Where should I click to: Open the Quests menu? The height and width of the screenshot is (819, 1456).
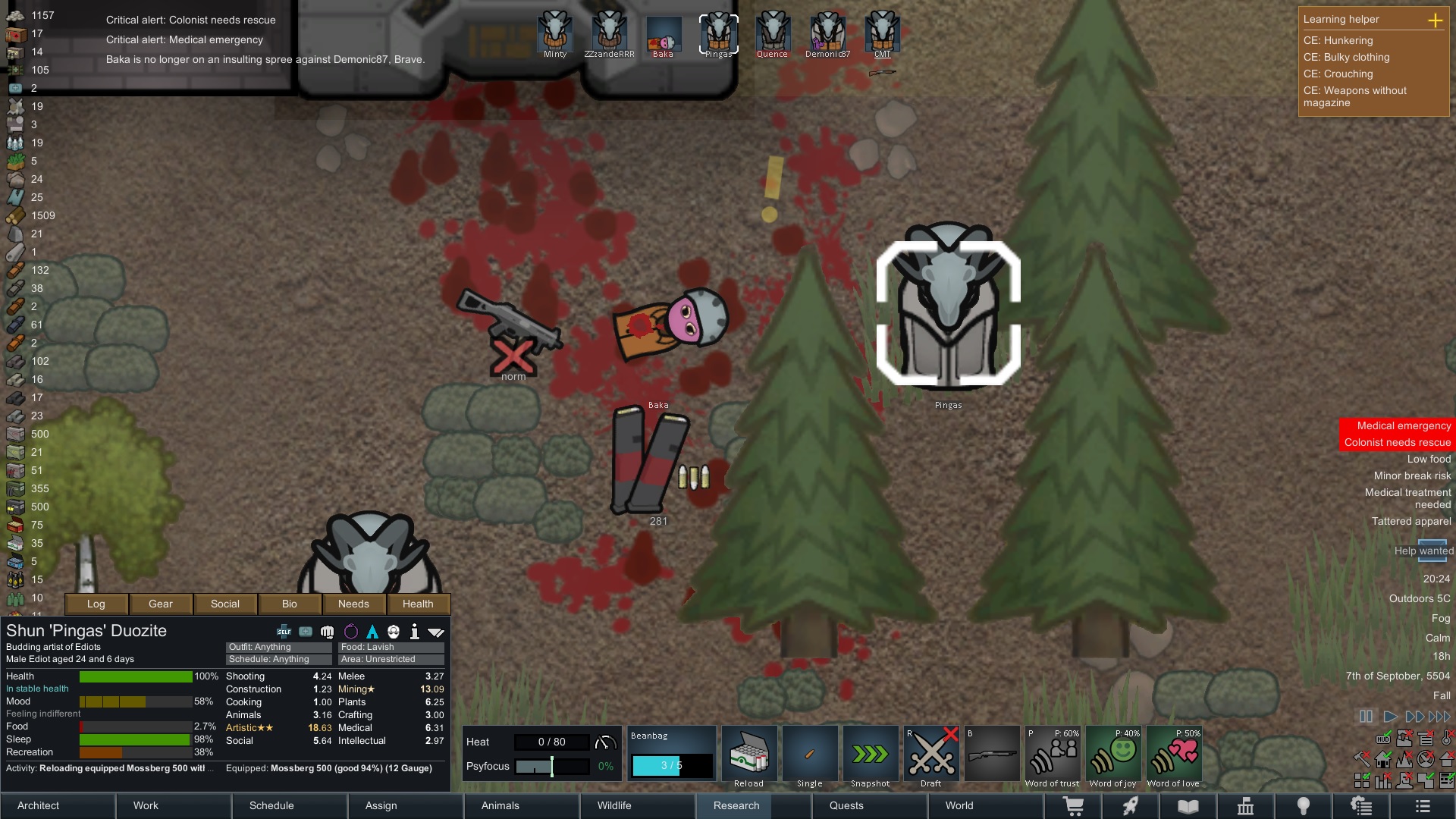[x=846, y=805]
